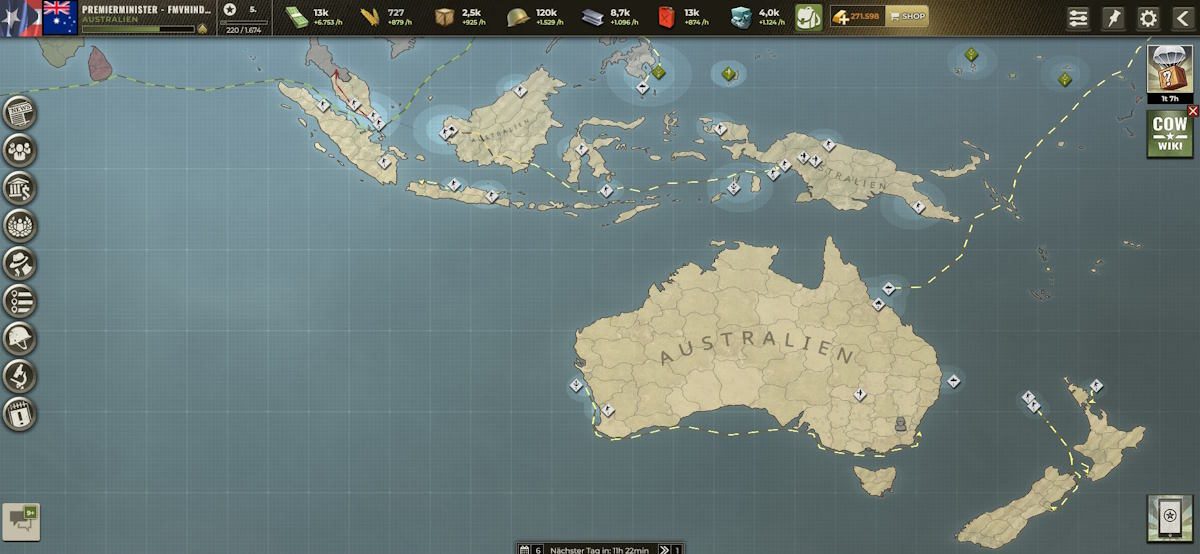Screen dimensions: 1200x554
Task: Open the market bank building icon
Action: point(19,188)
